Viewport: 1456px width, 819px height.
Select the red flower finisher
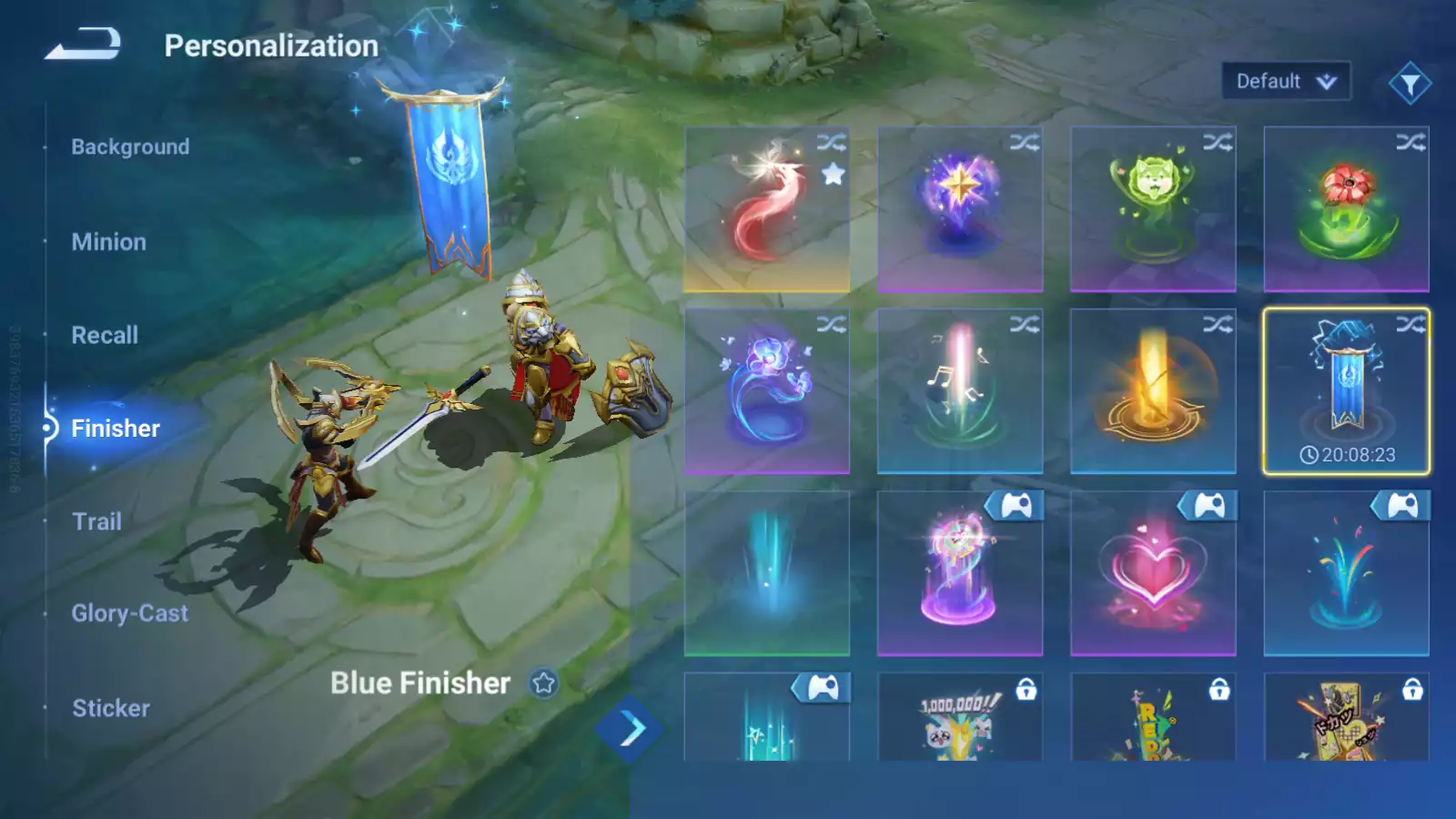(1345, 209)
